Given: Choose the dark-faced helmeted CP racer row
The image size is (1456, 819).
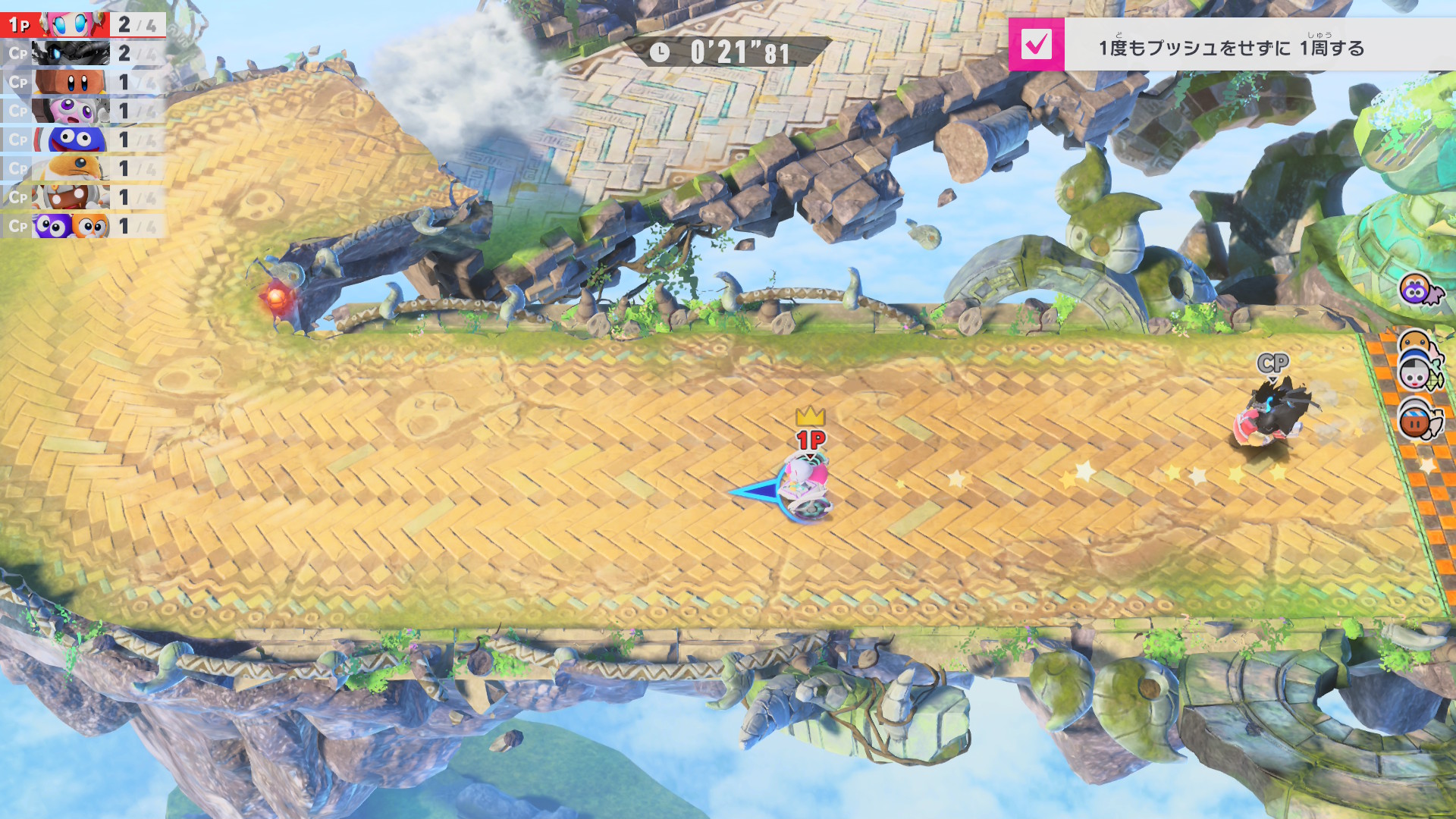Looking at the screenshot, I should 82,197.
